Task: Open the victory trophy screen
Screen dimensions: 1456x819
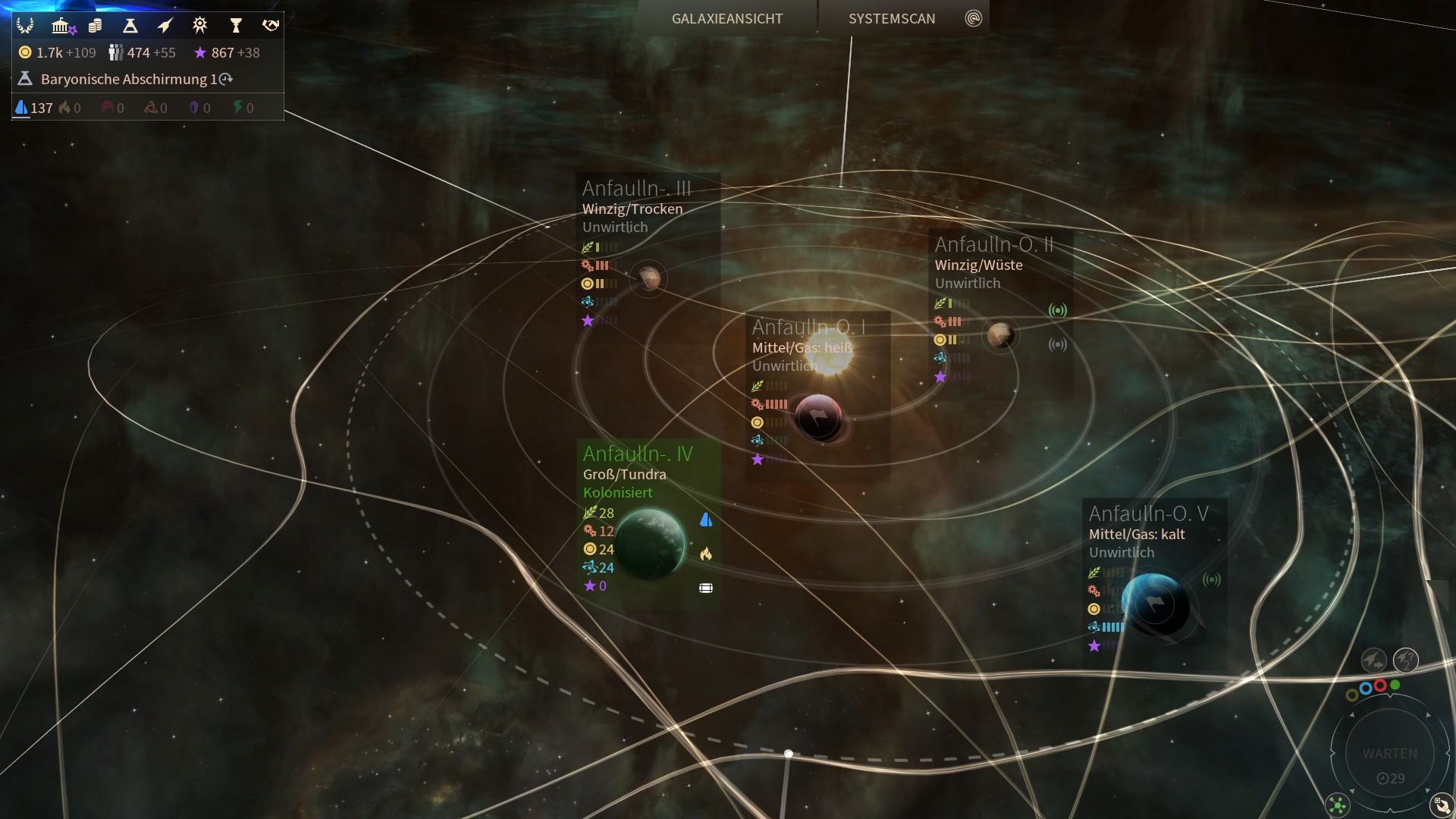Action: click(235, 26)
